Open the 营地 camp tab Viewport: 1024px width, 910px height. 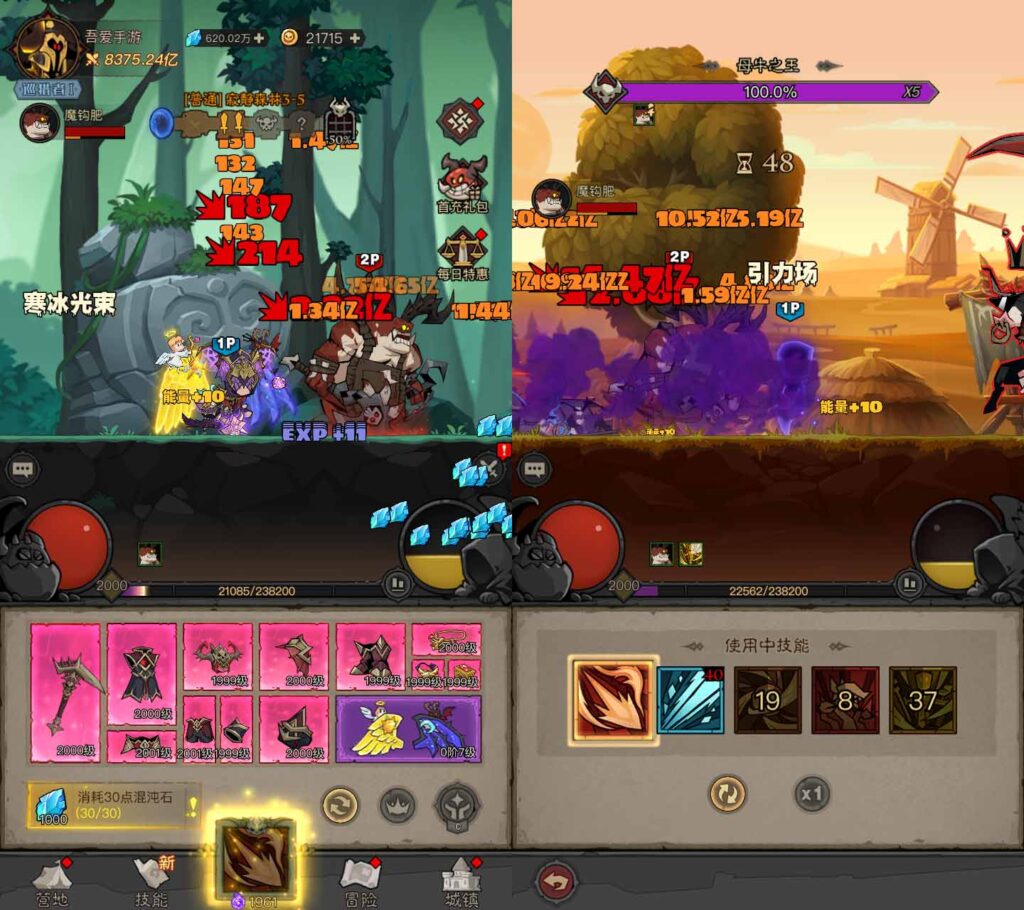tap(52, 880)
